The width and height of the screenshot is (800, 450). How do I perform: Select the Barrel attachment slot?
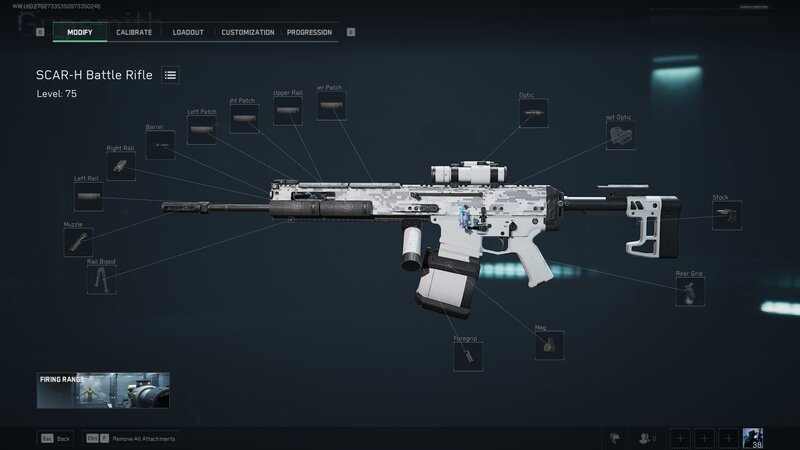click(x=160, y=145)
